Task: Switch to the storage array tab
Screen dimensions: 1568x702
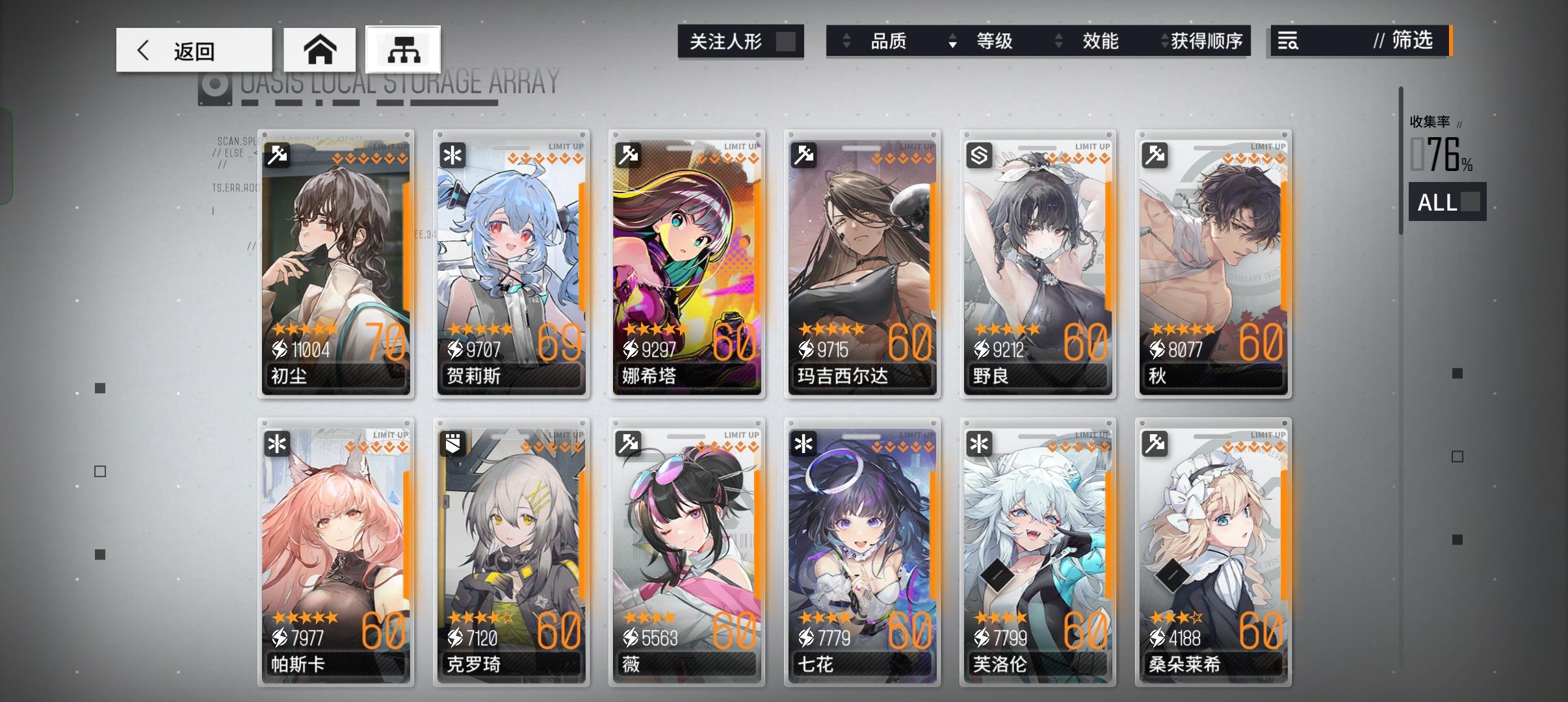Action: 404,49
